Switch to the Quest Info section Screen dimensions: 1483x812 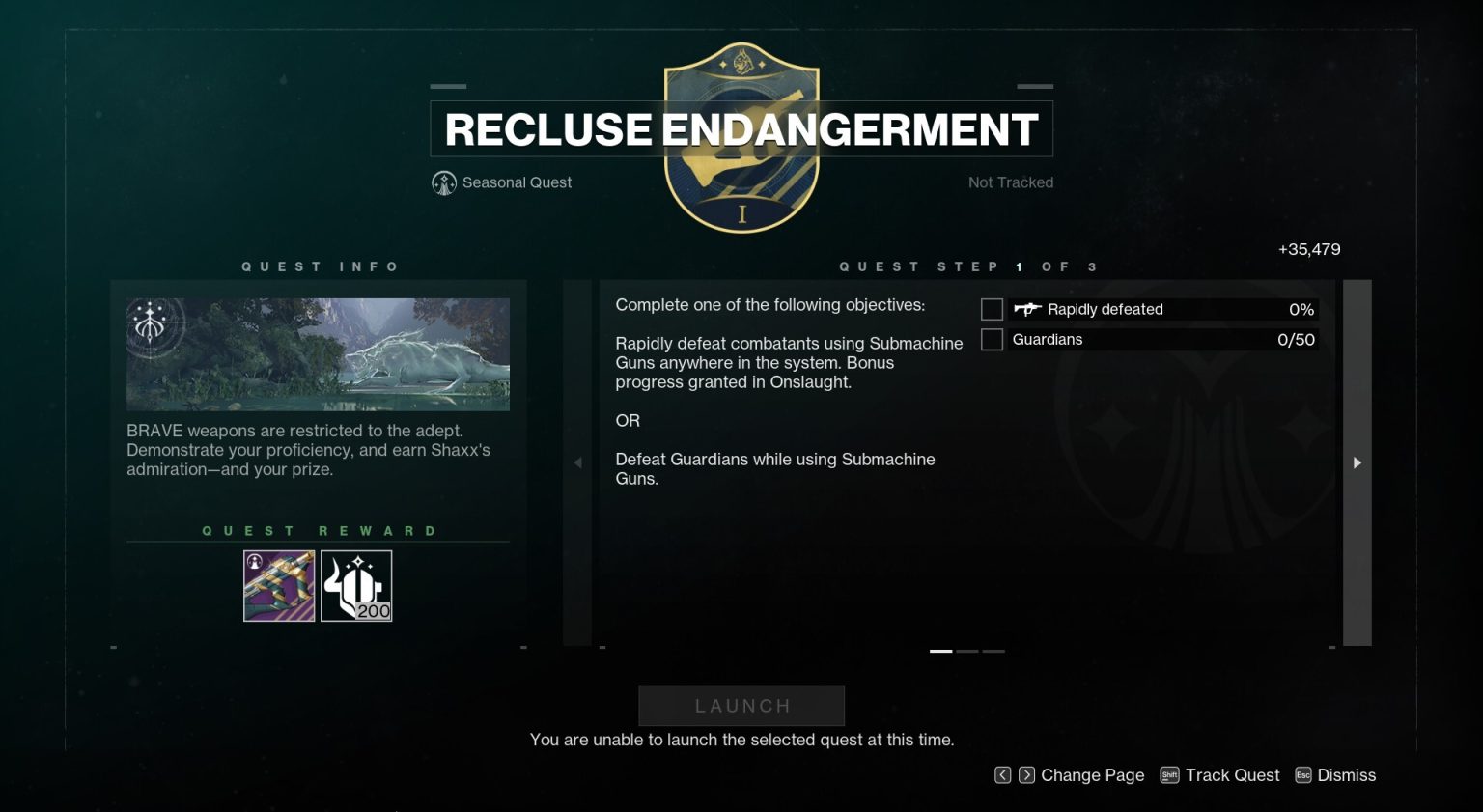click(x=322, y=266)
